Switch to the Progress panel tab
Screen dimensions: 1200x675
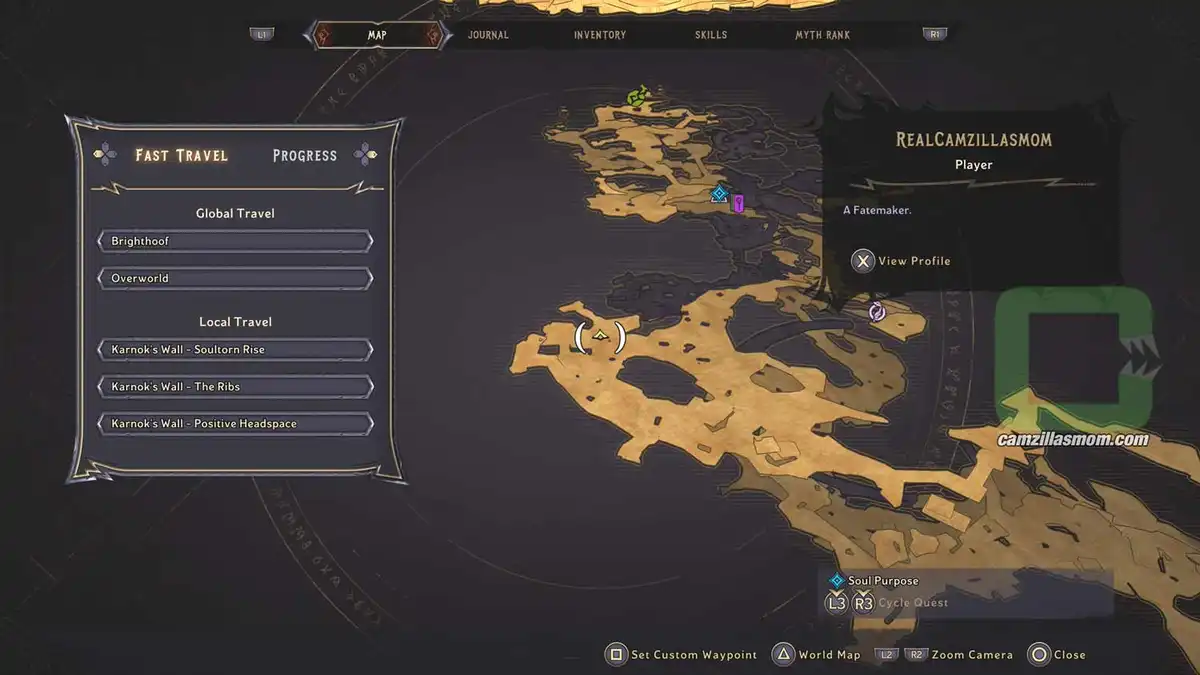305,155
